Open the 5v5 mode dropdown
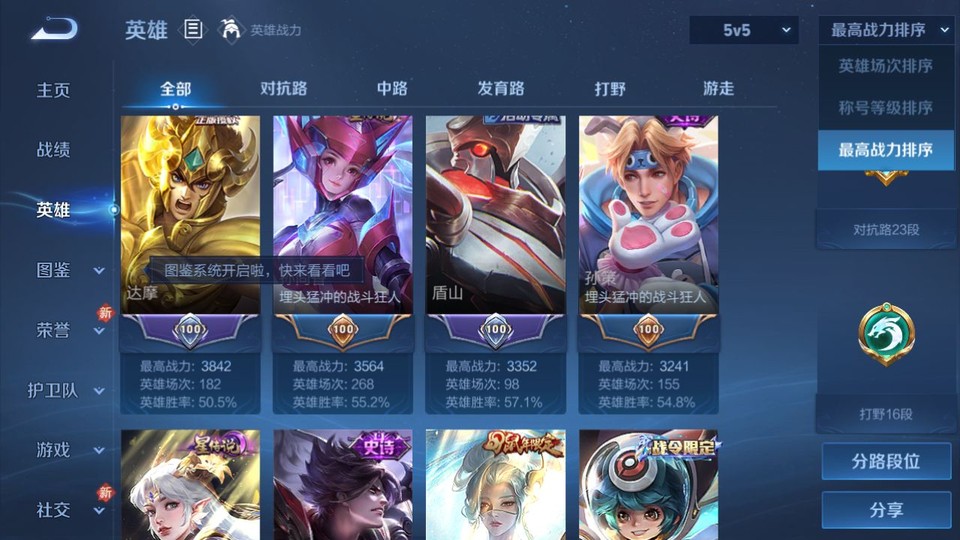This screenshot has width=960, height=540. point(744,31)
